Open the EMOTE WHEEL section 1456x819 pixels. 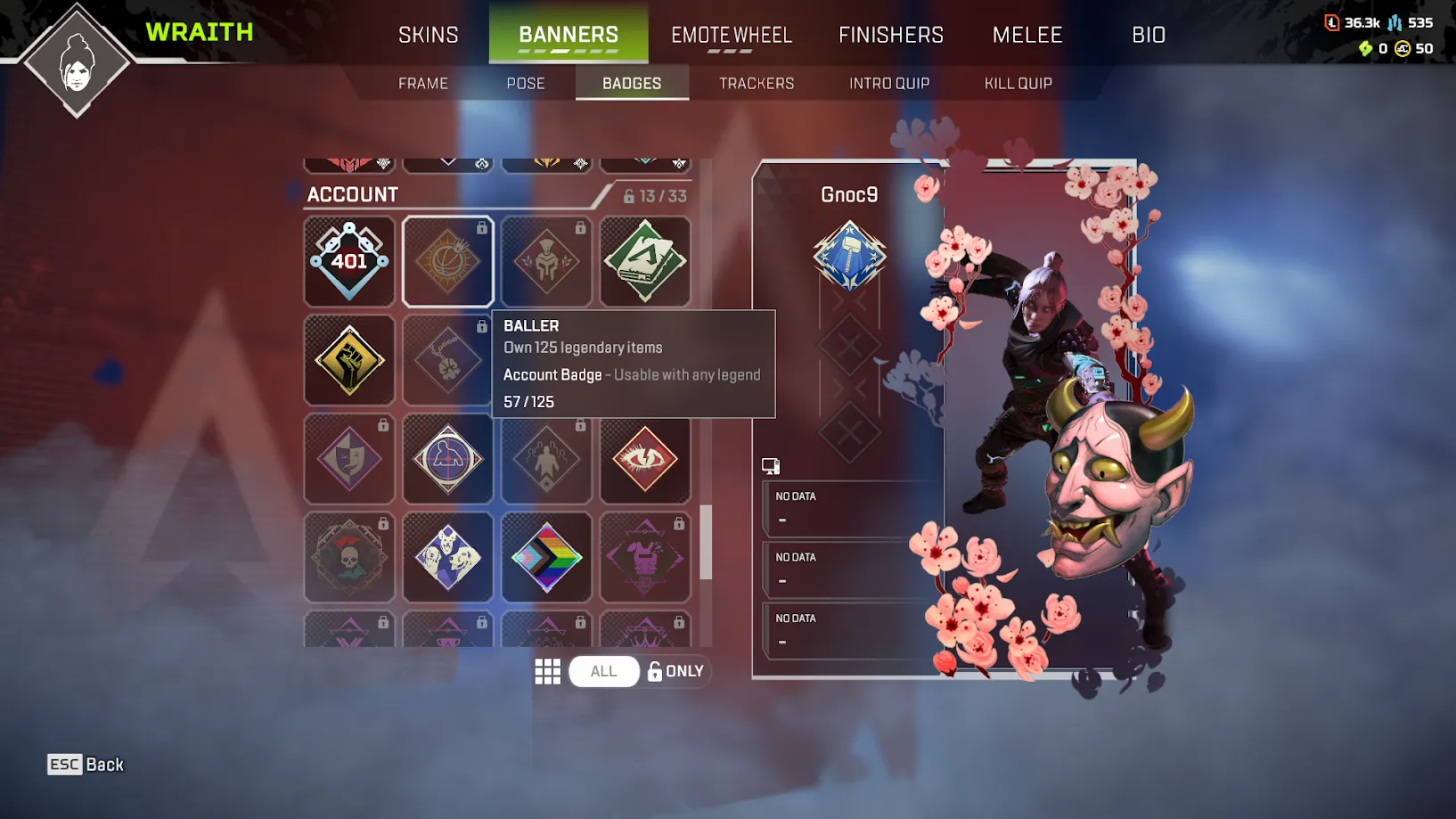[731, 35]
